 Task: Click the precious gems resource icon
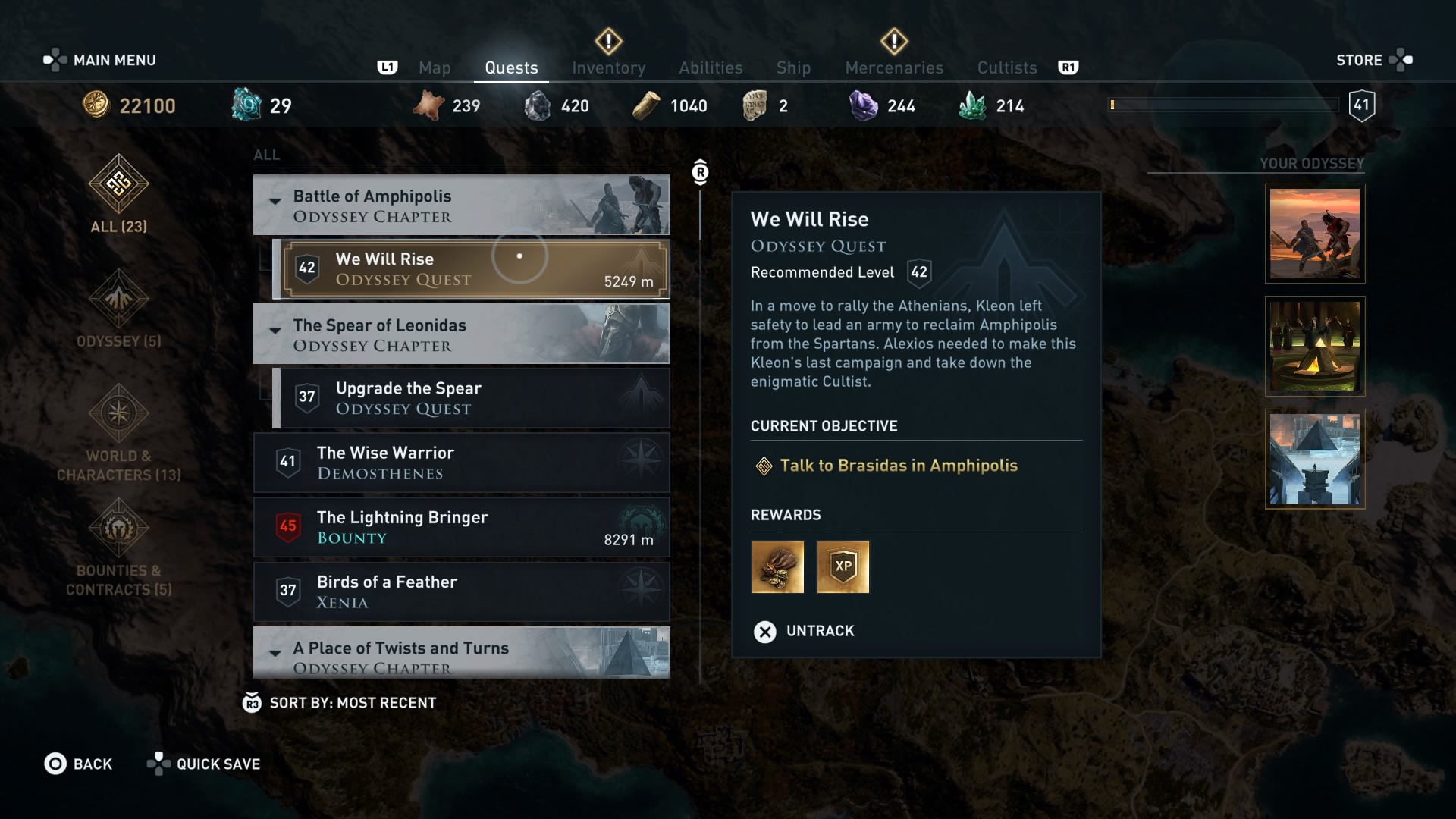(864, 105)
